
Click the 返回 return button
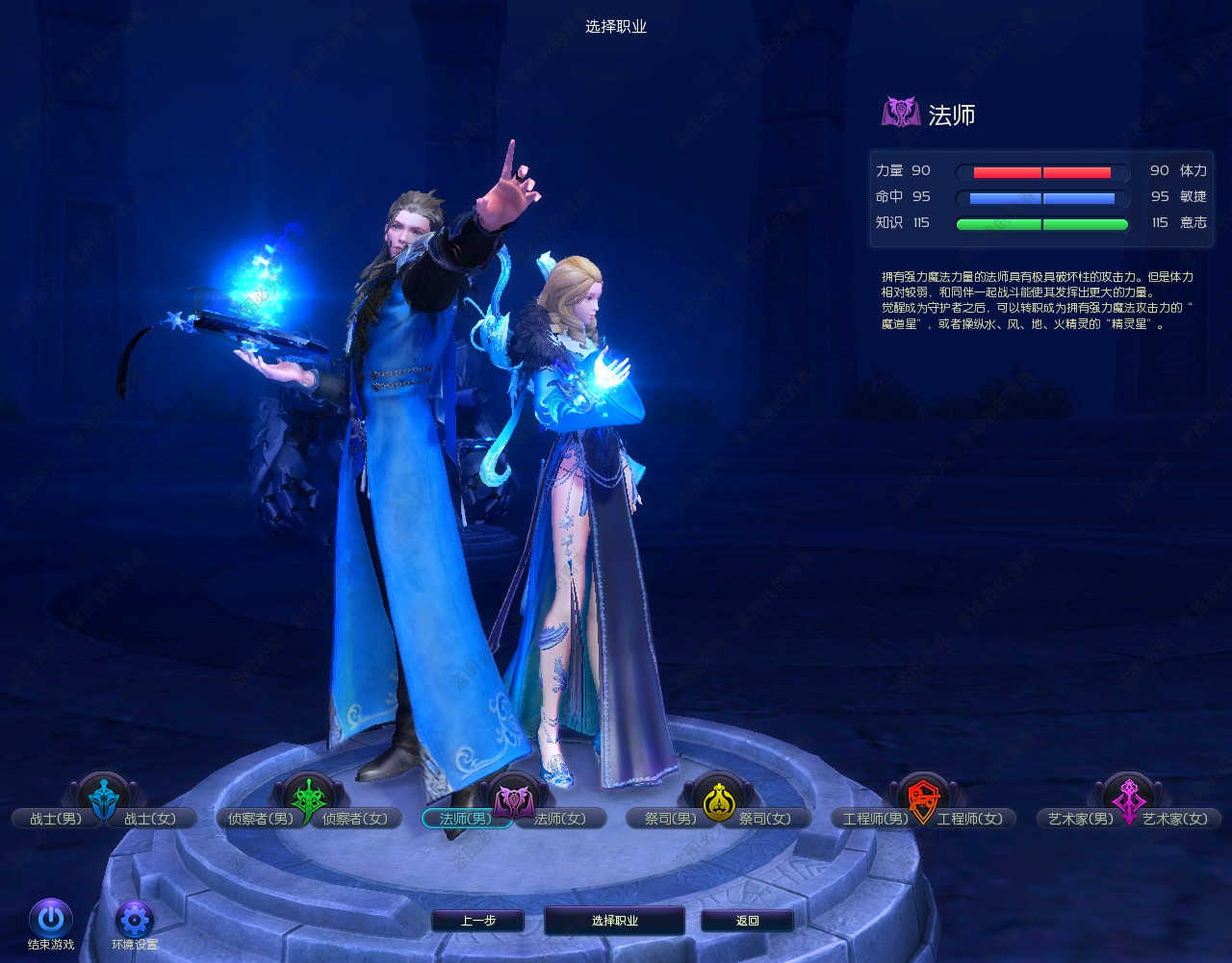click(747, 921)
